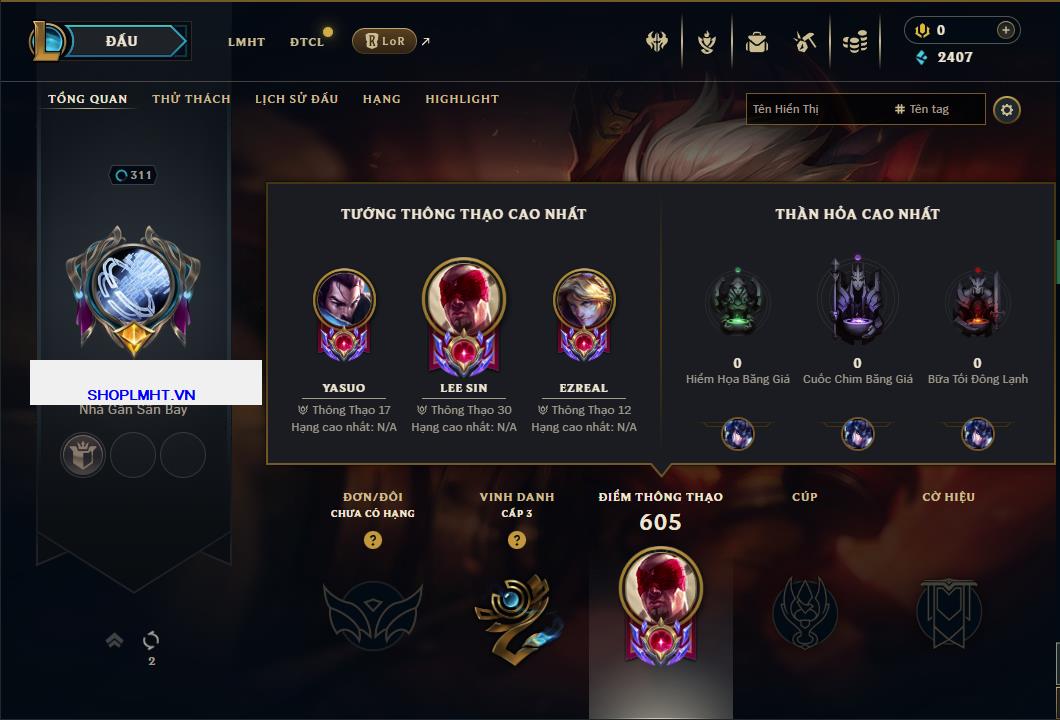Select Yasuo mastery champion portrait

click(x=344, y=300)
